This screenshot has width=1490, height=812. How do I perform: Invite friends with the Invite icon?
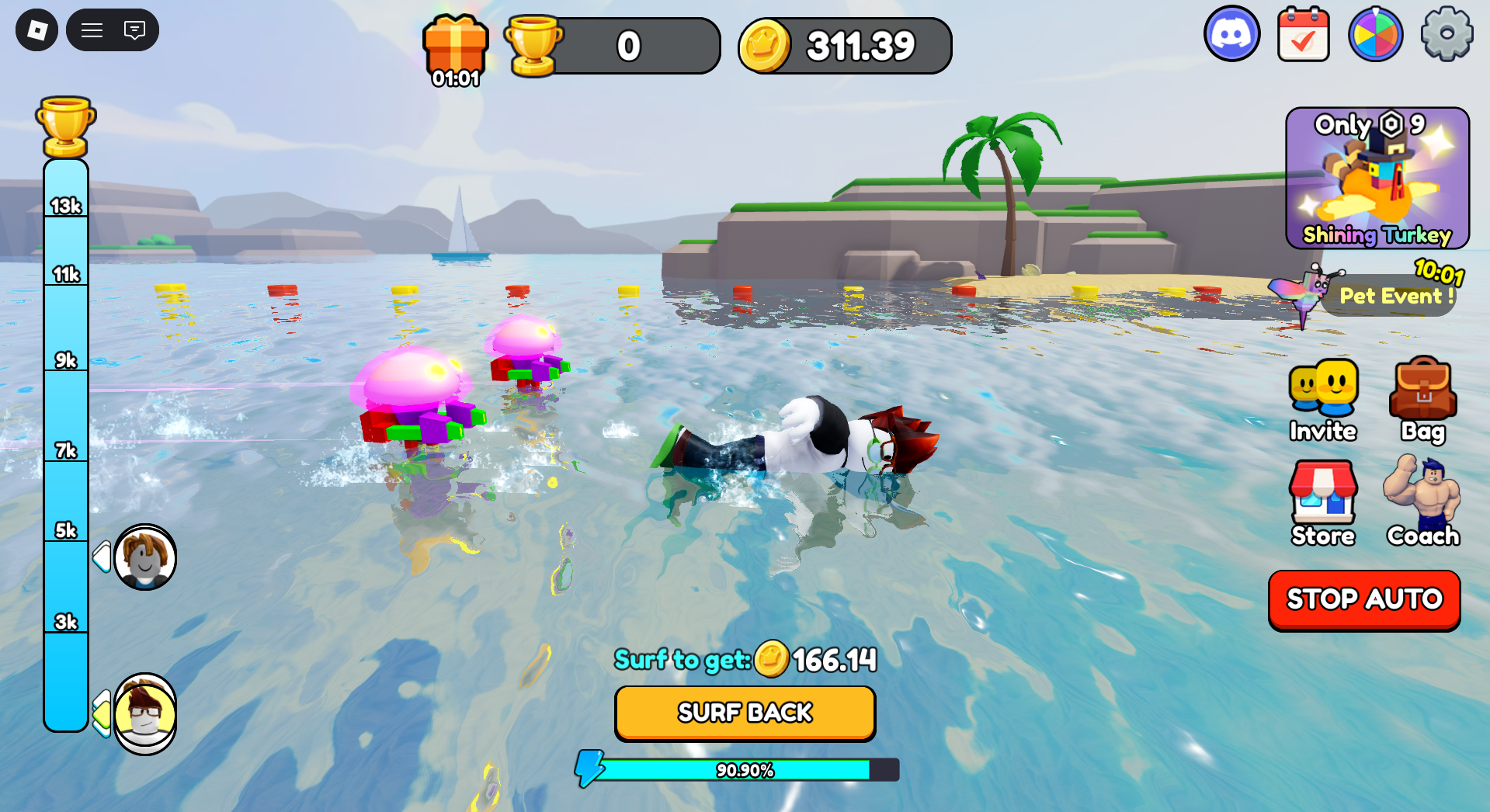pyautogui.click(x=1322, y=399)
